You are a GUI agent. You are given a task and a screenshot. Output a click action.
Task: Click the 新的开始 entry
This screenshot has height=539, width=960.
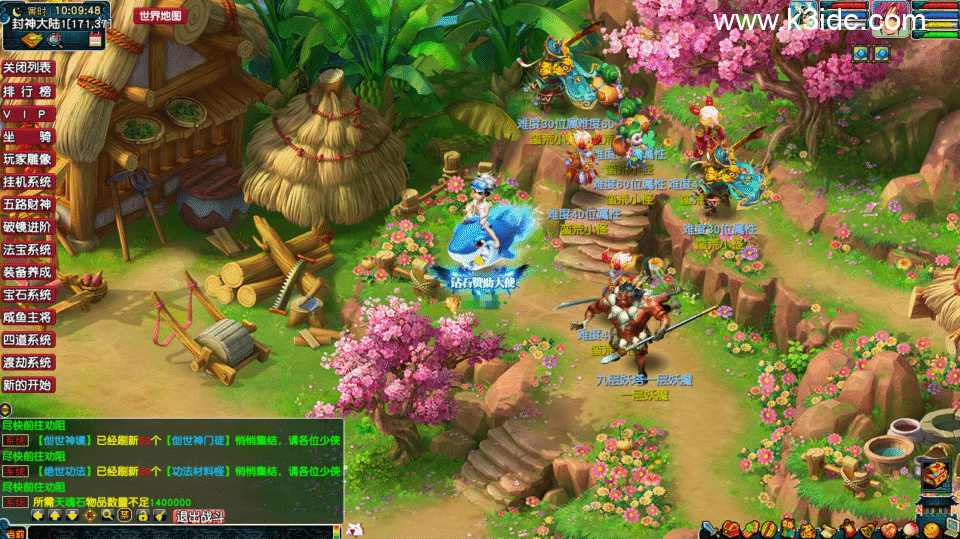(27, 385)
